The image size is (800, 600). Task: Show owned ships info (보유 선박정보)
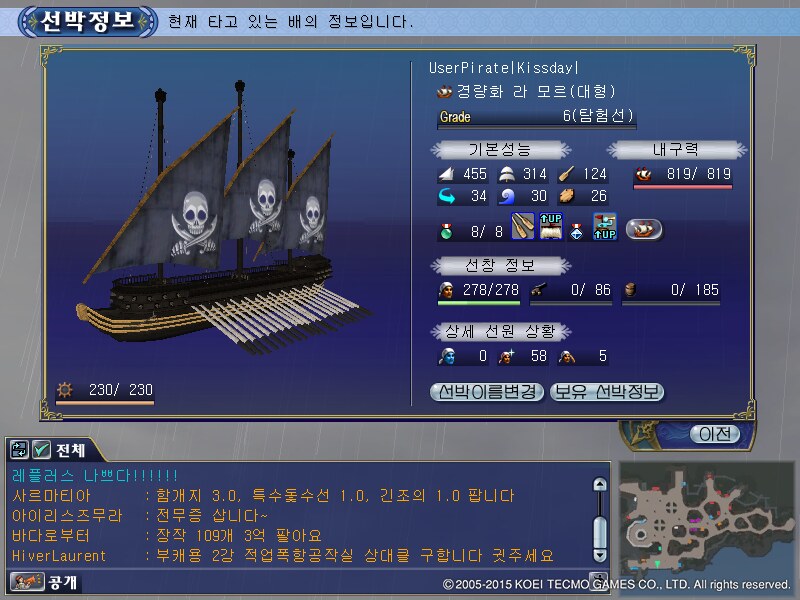[607, 392]
